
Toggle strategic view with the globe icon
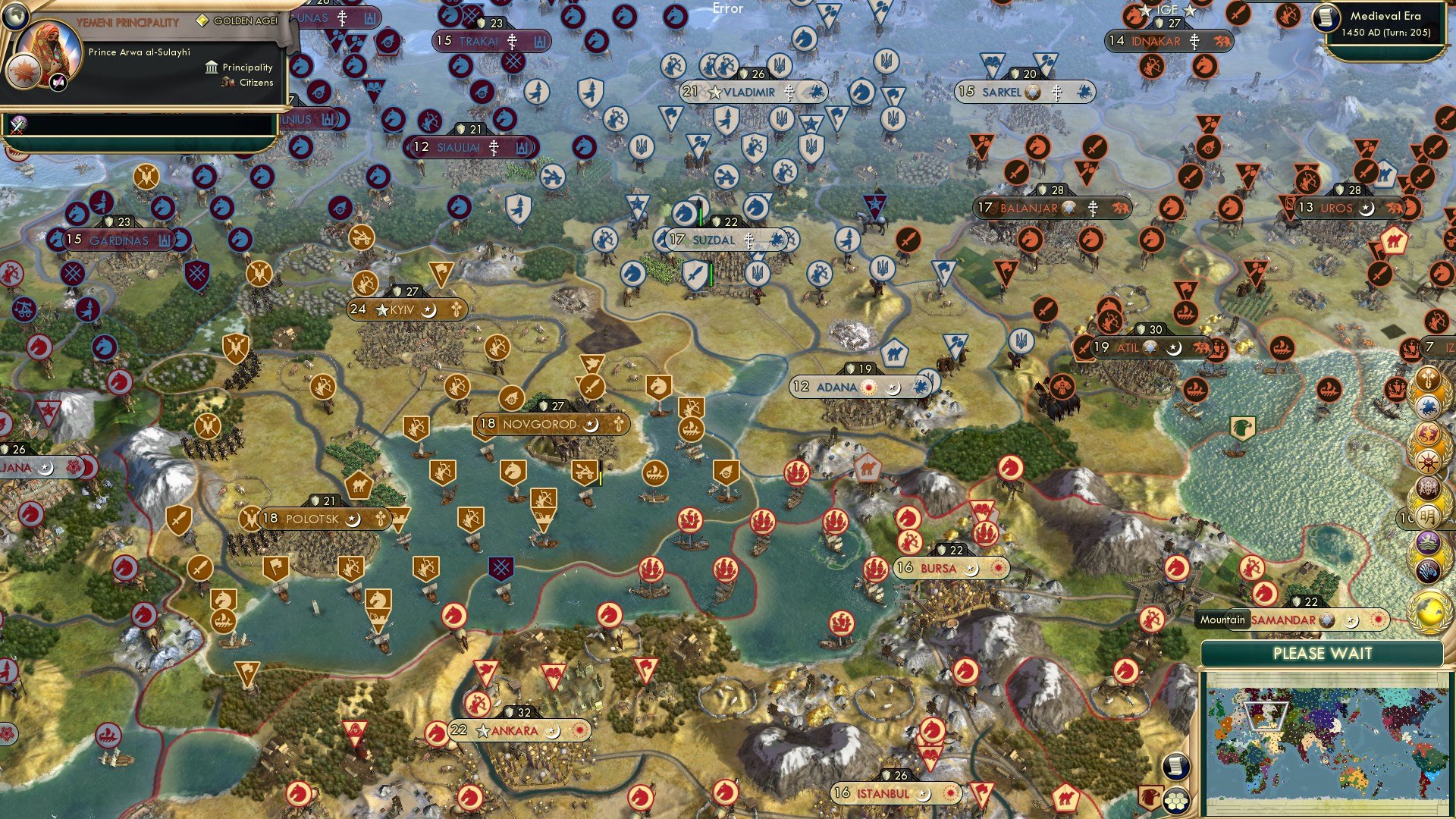tap(15, 16)
